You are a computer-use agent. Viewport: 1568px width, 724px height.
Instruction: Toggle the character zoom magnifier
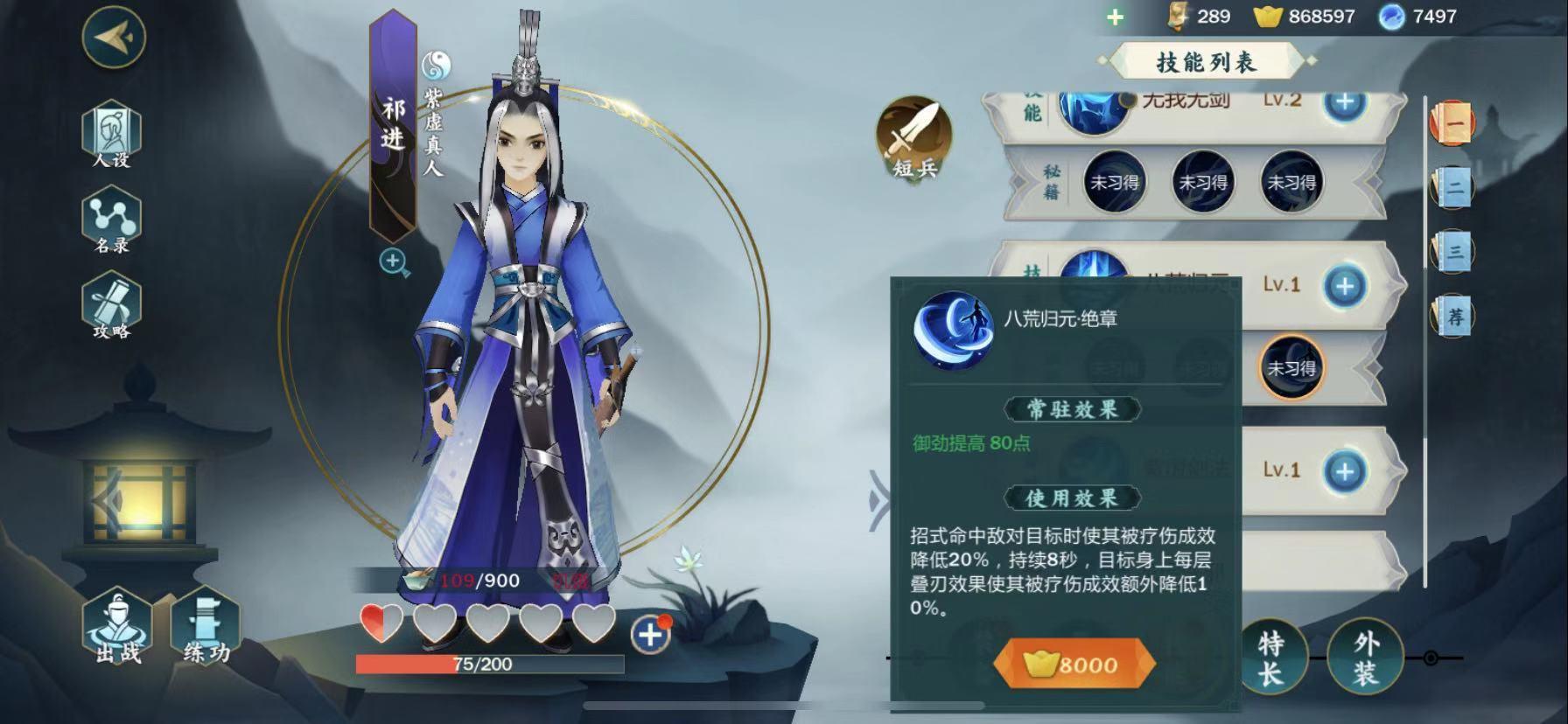click(393, 261)
